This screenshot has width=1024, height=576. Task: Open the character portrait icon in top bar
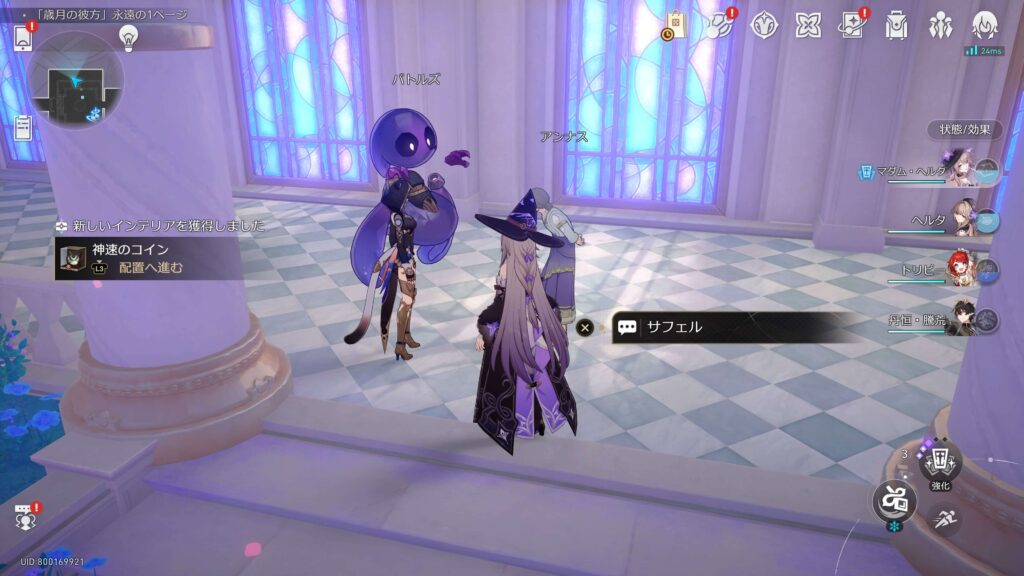coord(985,25)
